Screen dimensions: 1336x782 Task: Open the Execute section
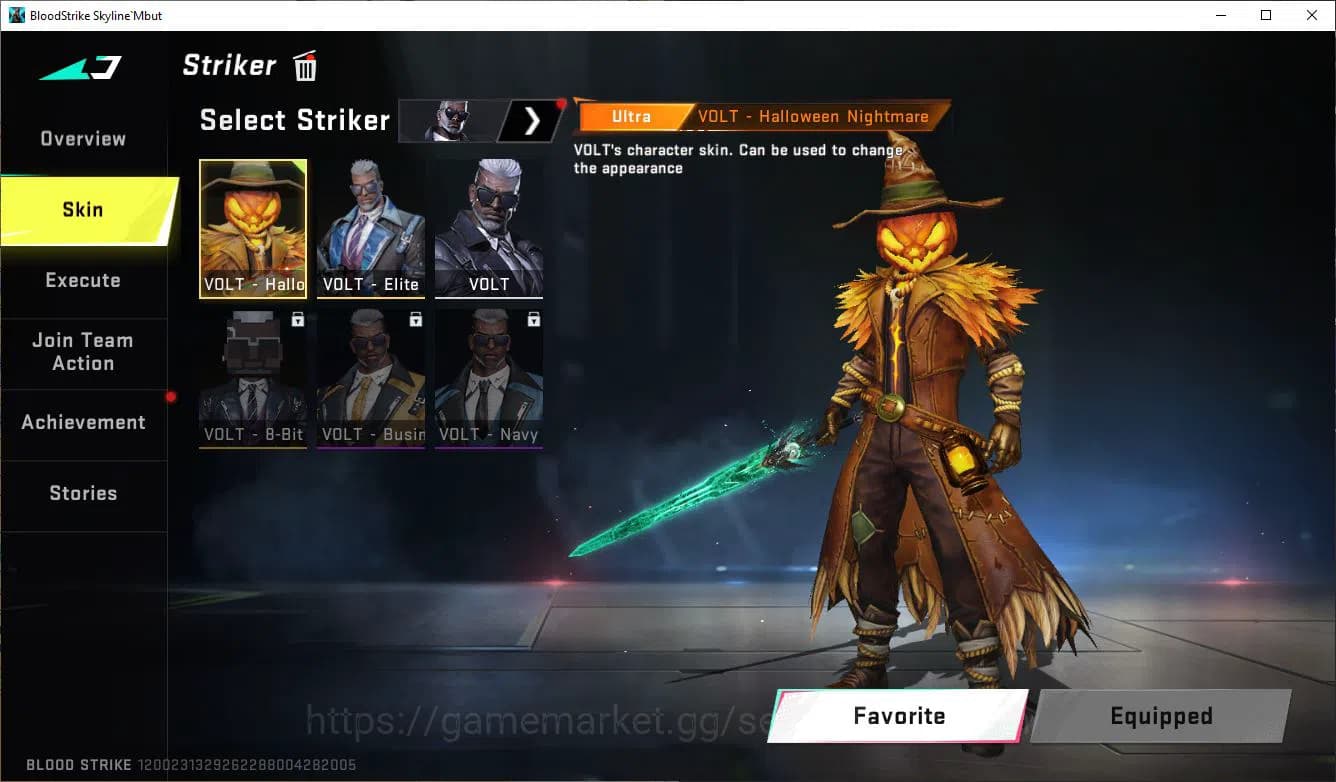pos(82,280)
